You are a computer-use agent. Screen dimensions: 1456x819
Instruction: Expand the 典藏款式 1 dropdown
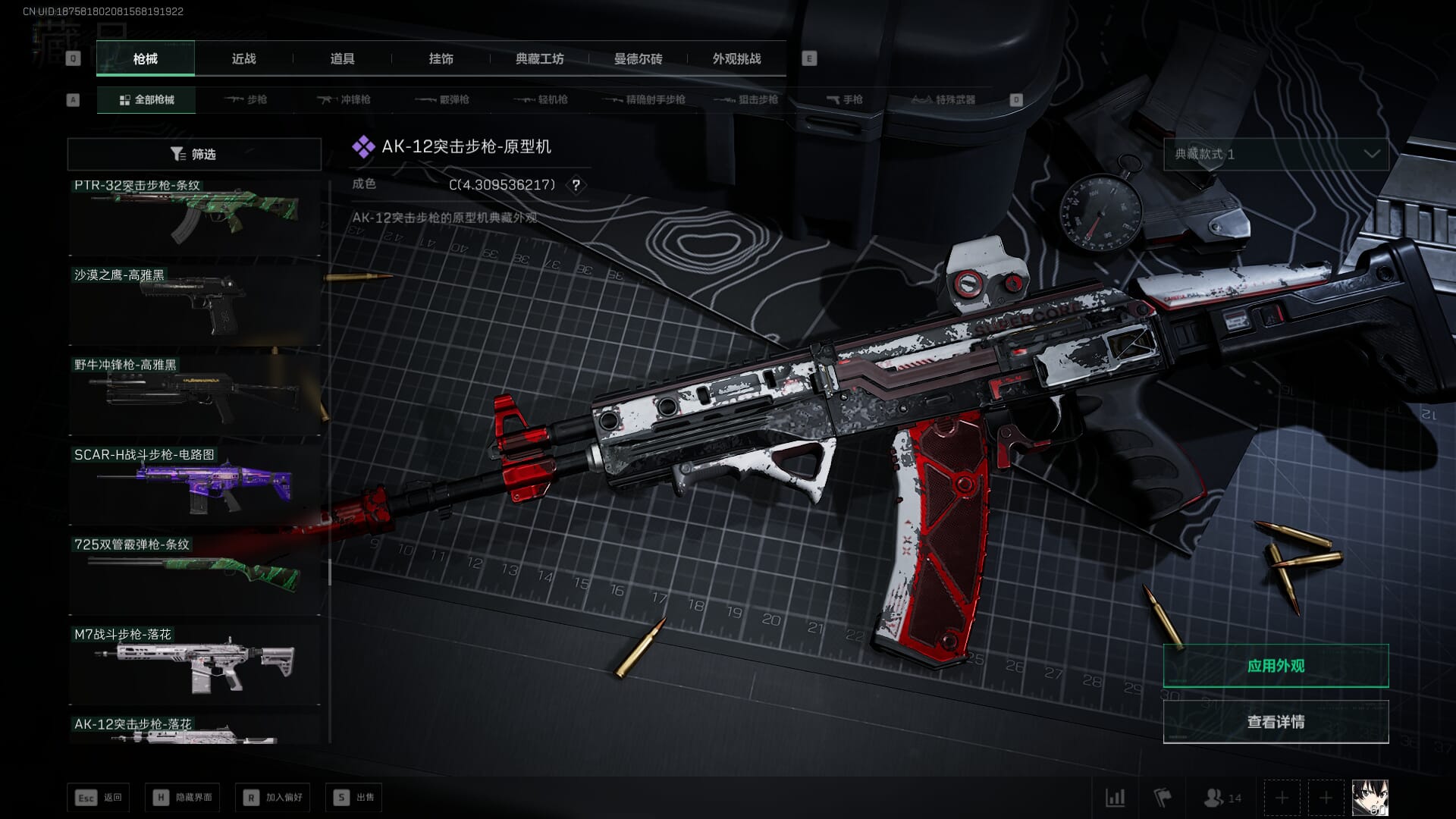tap(1276, 154)
